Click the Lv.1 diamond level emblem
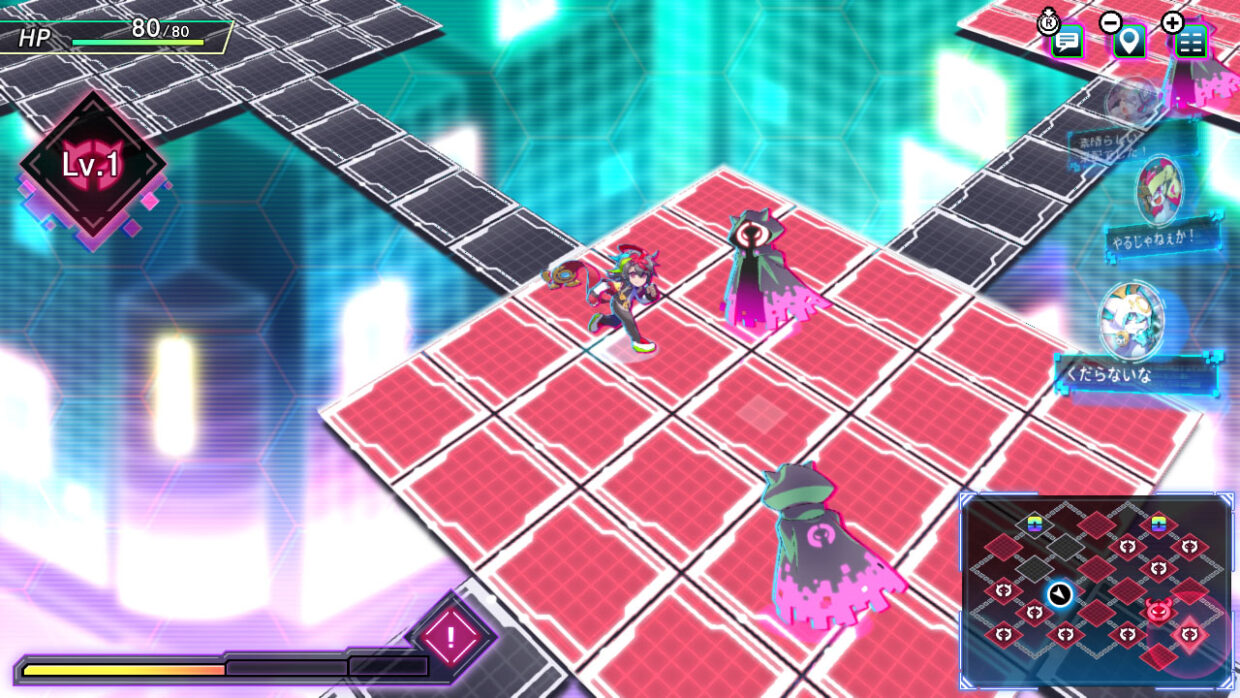 [x=92, y=165]
